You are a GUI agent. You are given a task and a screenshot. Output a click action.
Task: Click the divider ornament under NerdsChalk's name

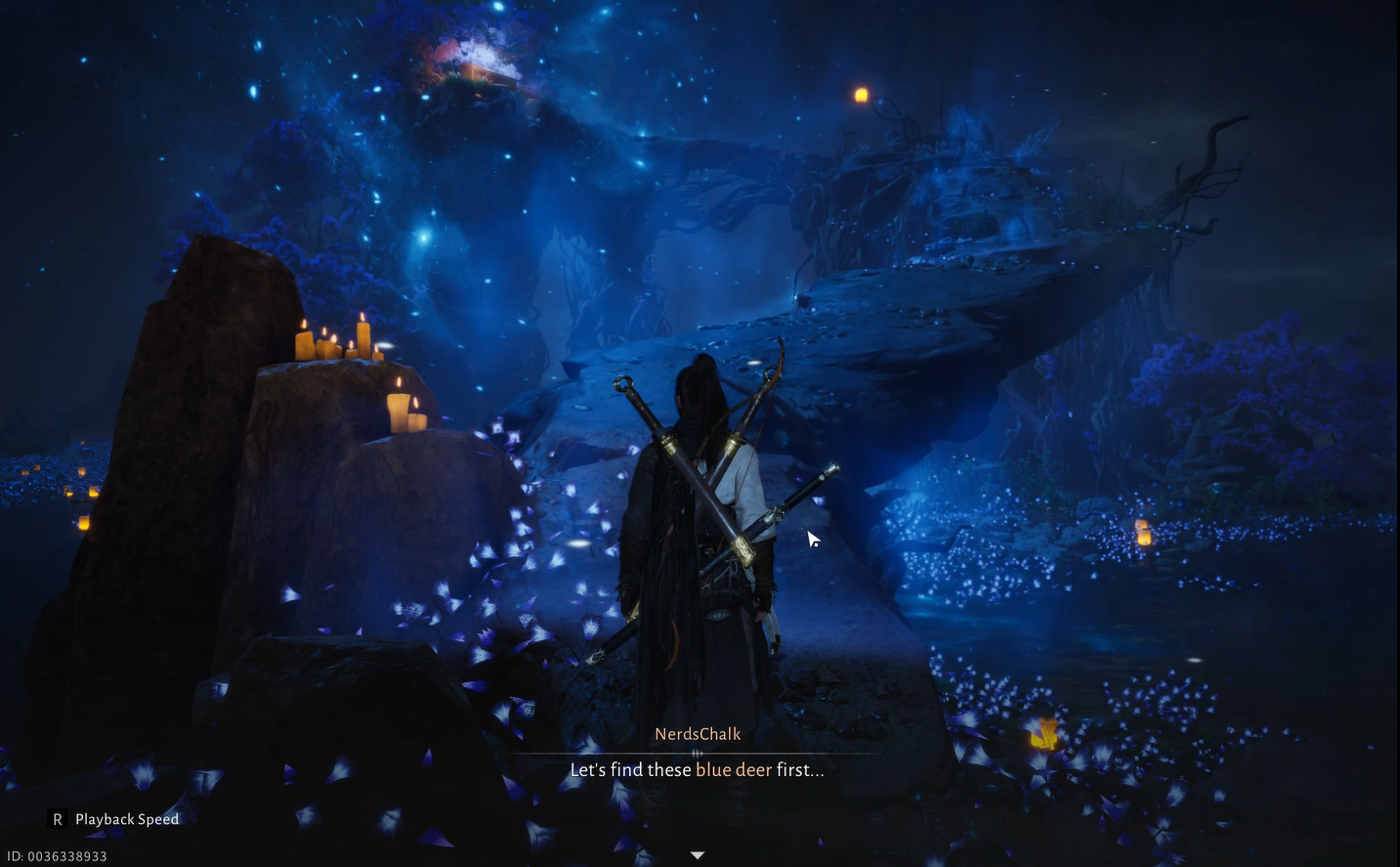[x=698, y=754]
